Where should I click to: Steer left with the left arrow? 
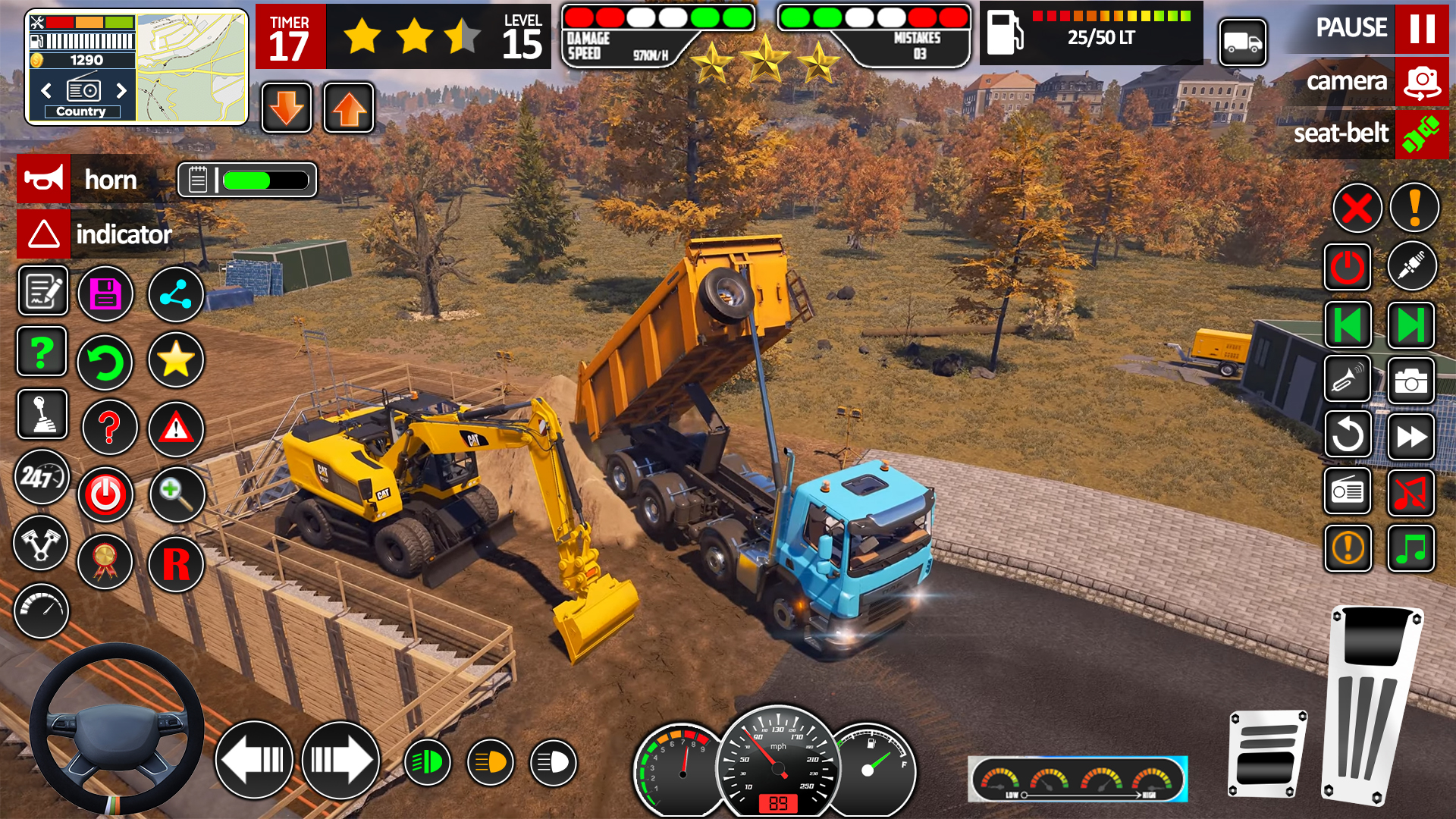point(254,759)
